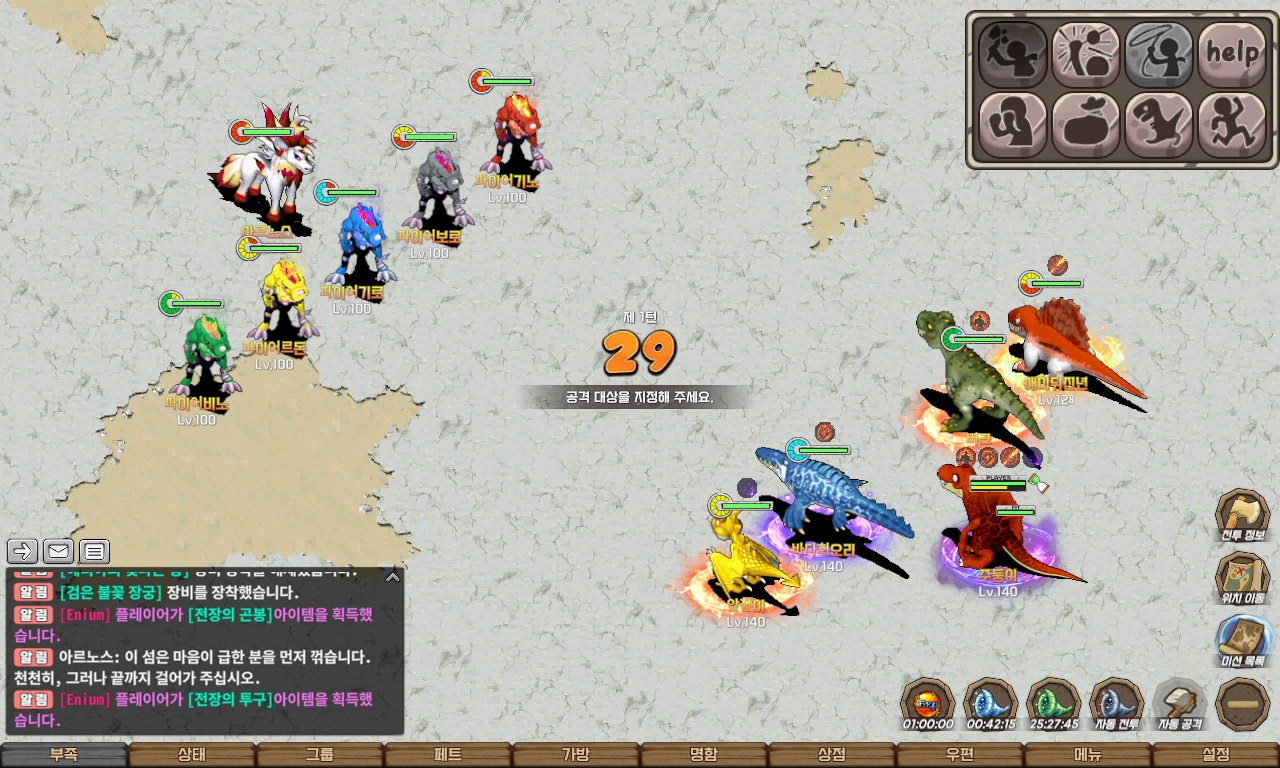Expand the chat log with the arrow
Viewport: 1280px width, 768px height.
(x=393, y=577)
